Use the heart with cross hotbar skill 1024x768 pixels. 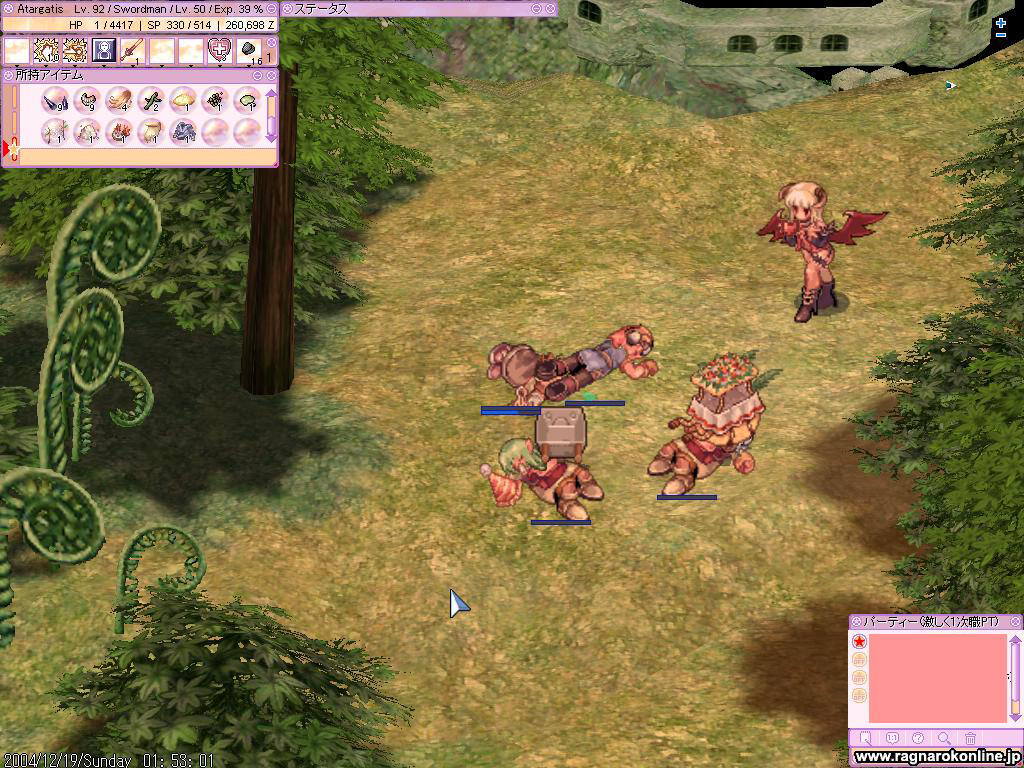click(219, 50)
